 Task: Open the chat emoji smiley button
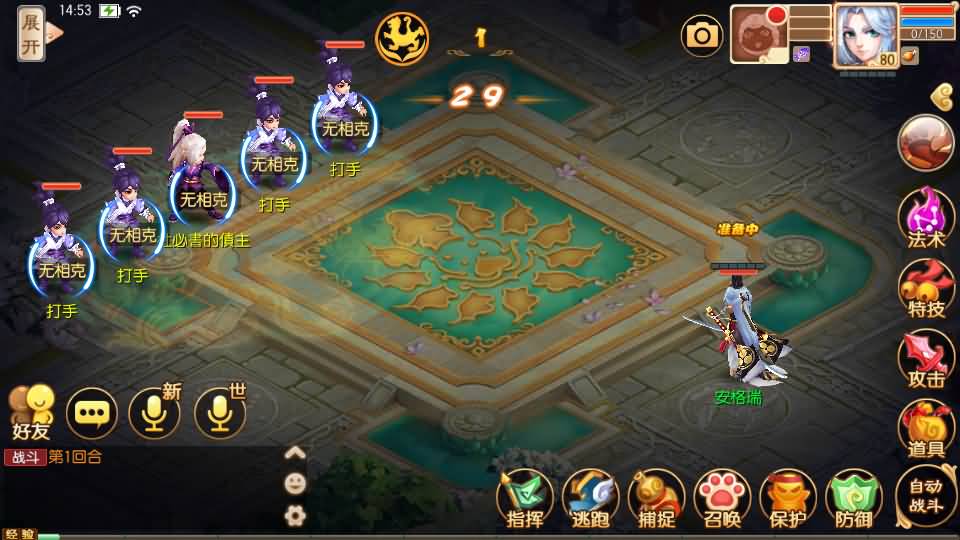[x=295, y=484]
